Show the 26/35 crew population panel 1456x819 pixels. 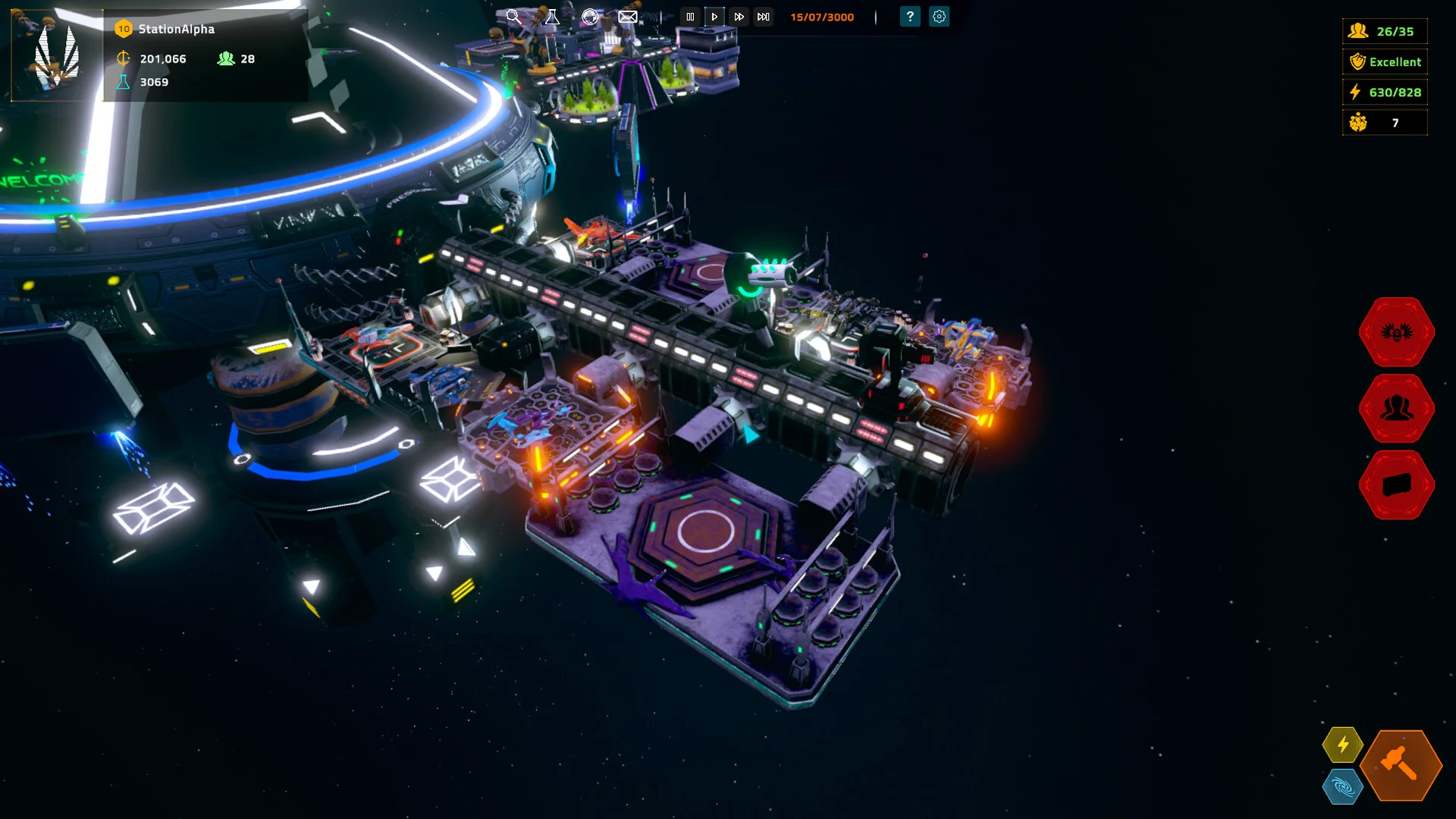(1385, 31)
